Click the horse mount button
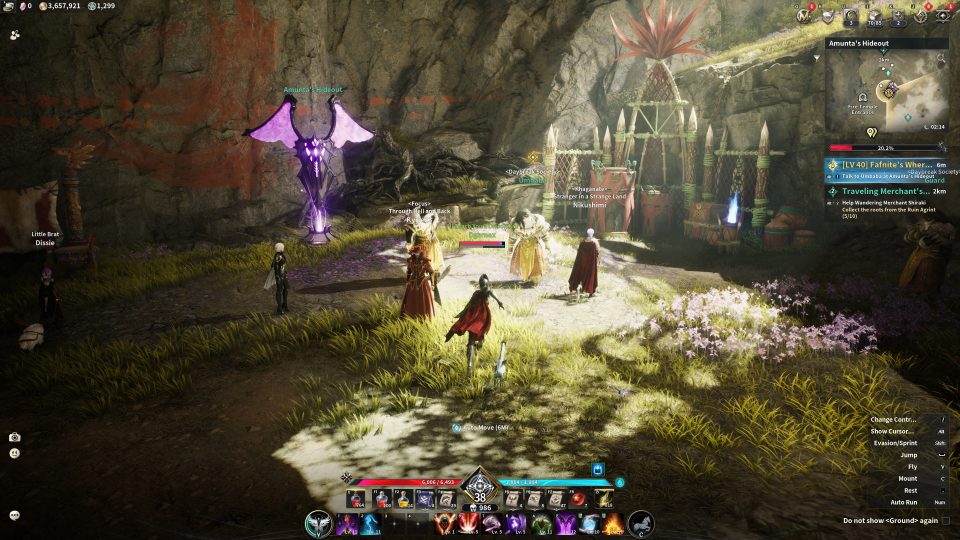The width and height of the screenshot is (960, 540). pyautogui.click(x=641, y=523)
